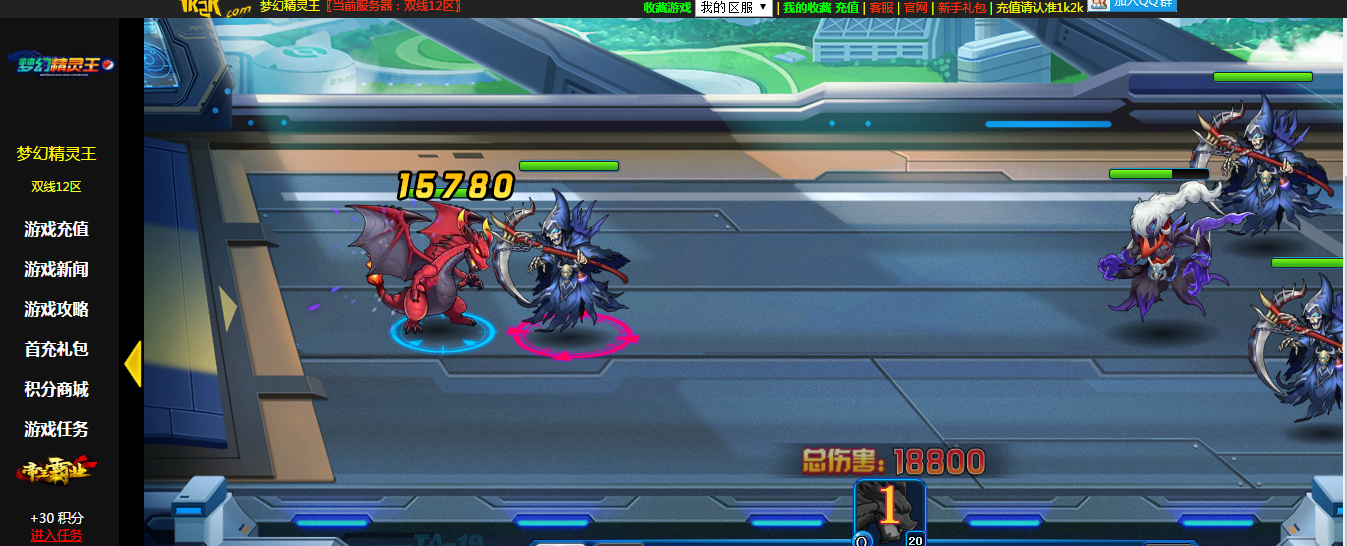Screen dimensions: 1347x546
Task: Collapse sidebar with the yellow arrow
Action: coord(132,364)
